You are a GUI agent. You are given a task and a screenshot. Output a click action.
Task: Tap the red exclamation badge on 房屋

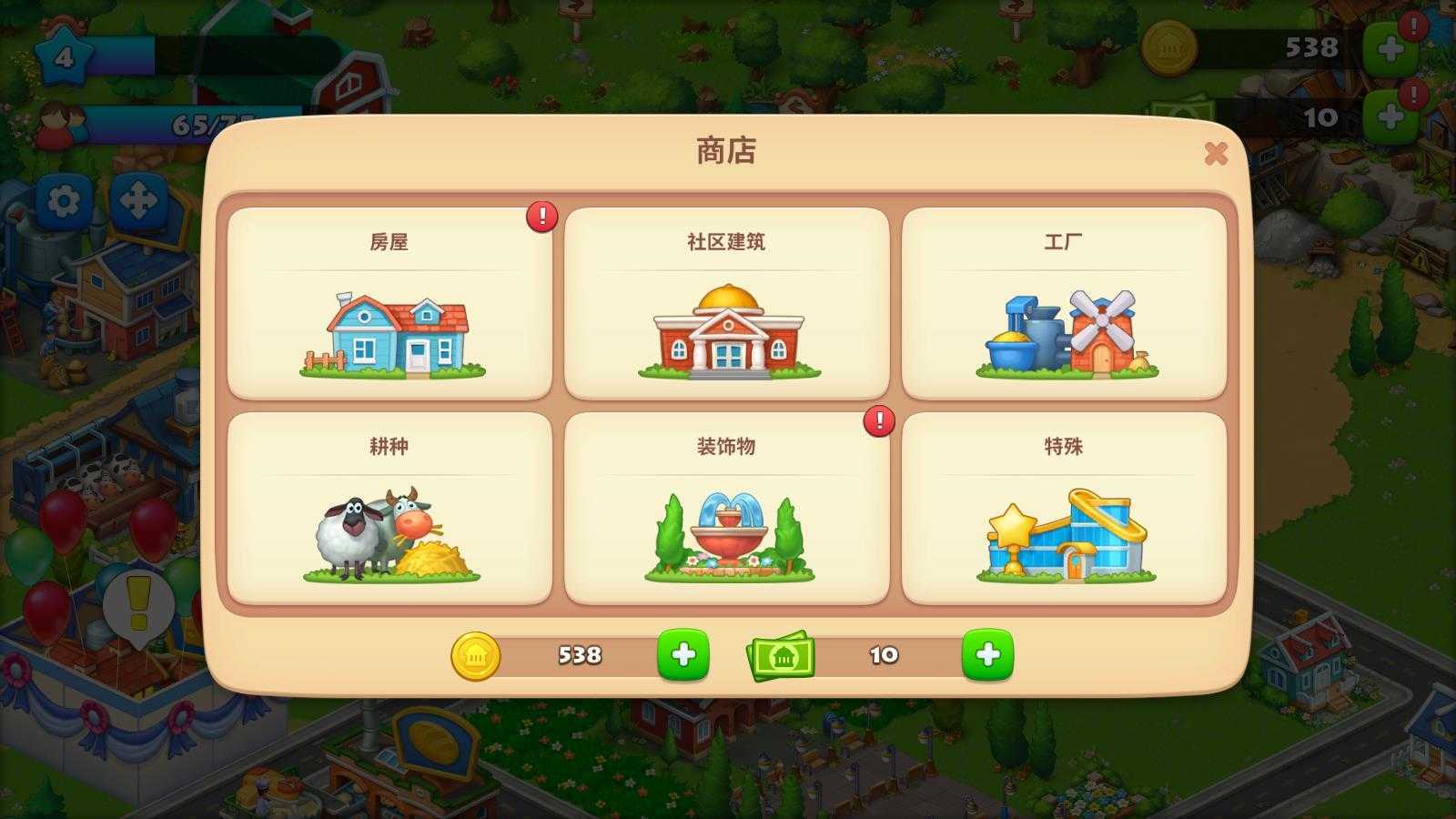coord(541,215)
